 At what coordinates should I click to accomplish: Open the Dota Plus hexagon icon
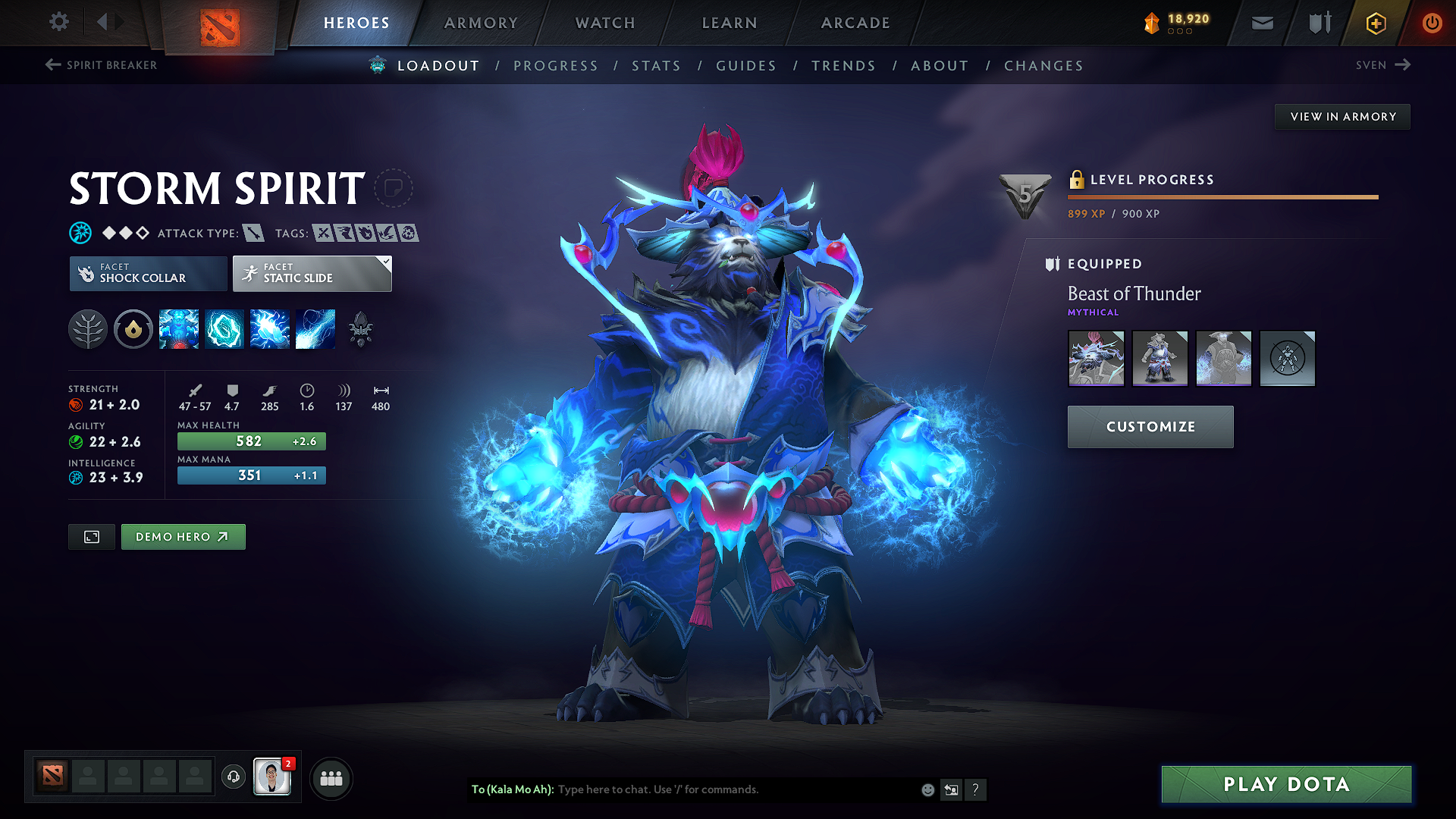tap(1375, 23)
